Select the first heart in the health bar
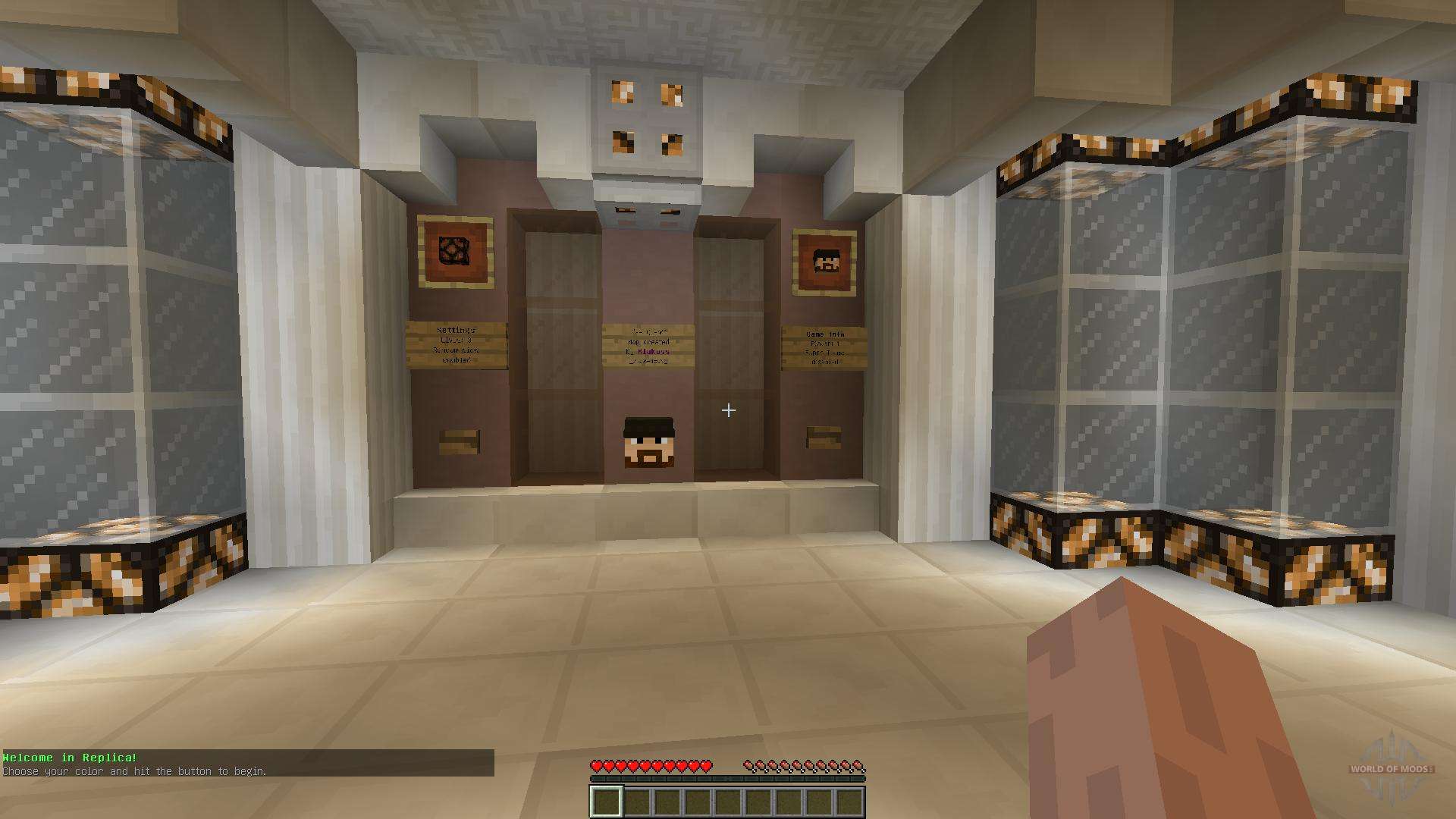 point(598,766)
